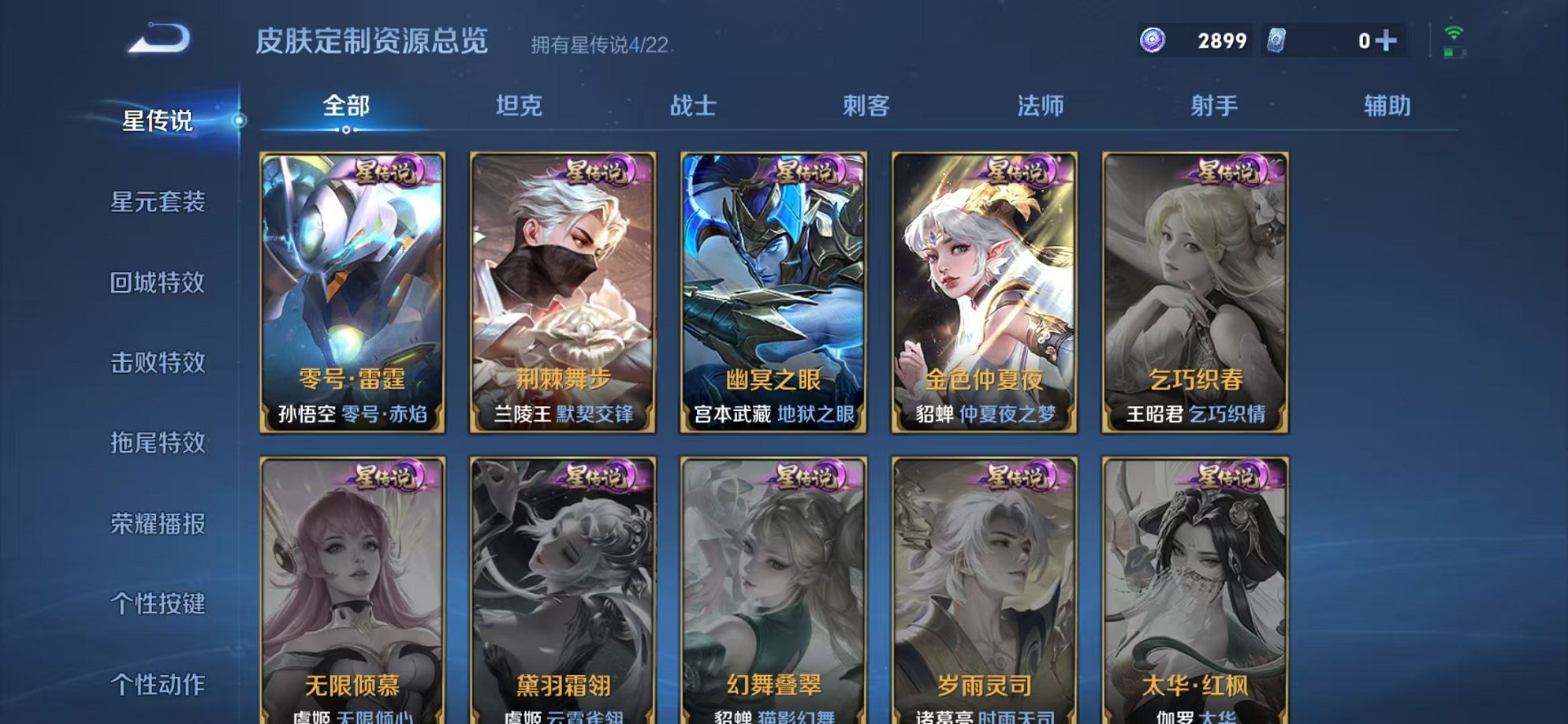Open the 法师 category tab
This screenshot has height=724, width=1568.
[1041, 105]
